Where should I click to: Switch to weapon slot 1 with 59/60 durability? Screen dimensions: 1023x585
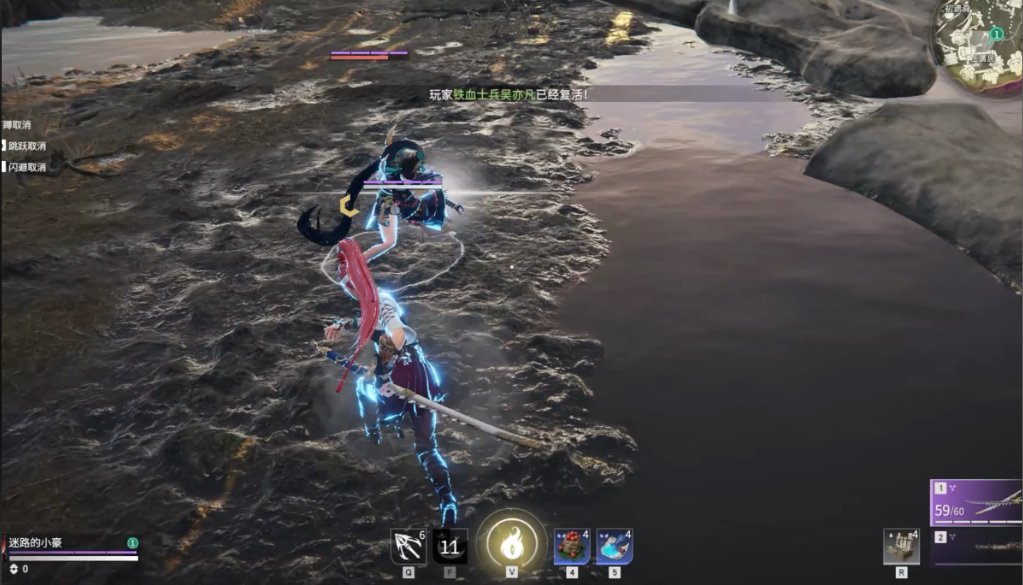pos(976,503)
